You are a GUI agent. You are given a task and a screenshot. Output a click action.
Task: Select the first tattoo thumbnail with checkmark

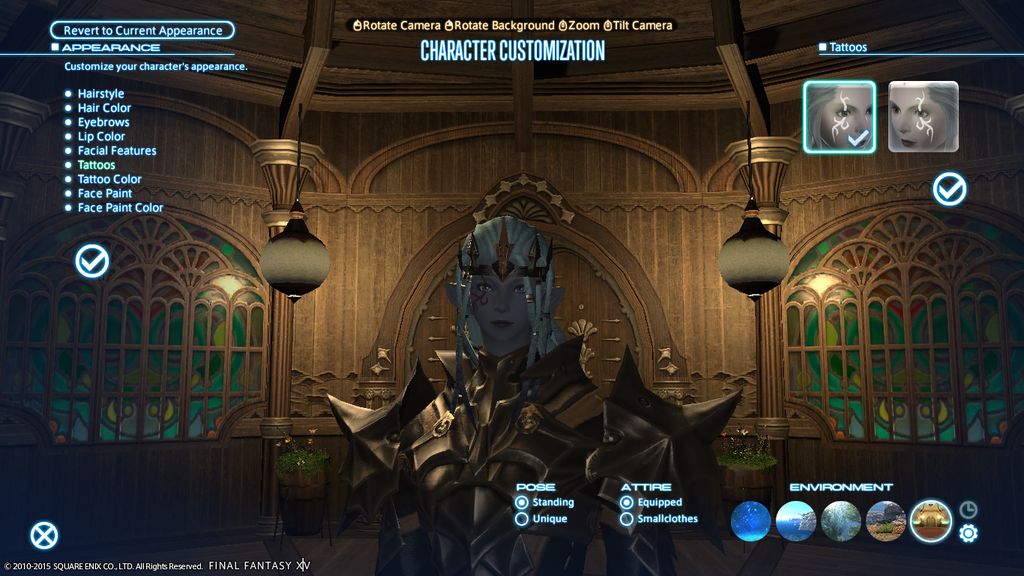pyautogui.click(x=839, y=117)
